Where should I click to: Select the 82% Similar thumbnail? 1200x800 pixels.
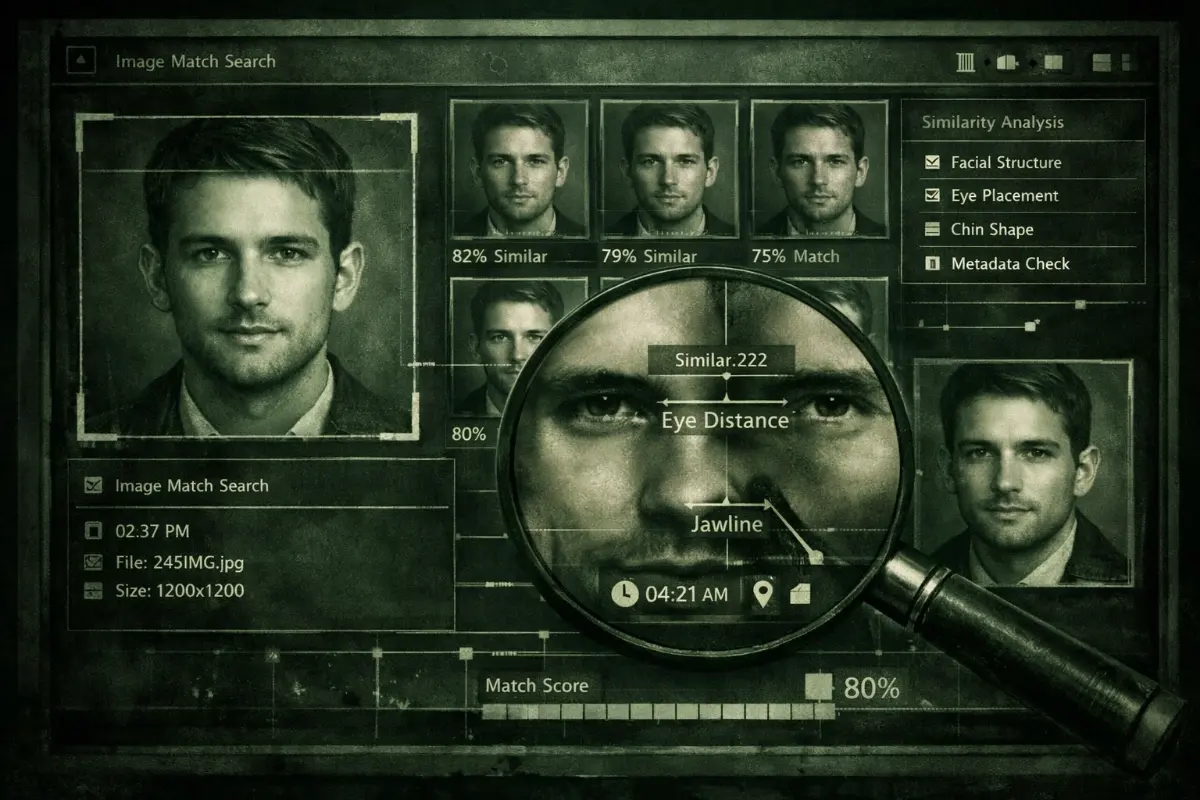(519, 168)
